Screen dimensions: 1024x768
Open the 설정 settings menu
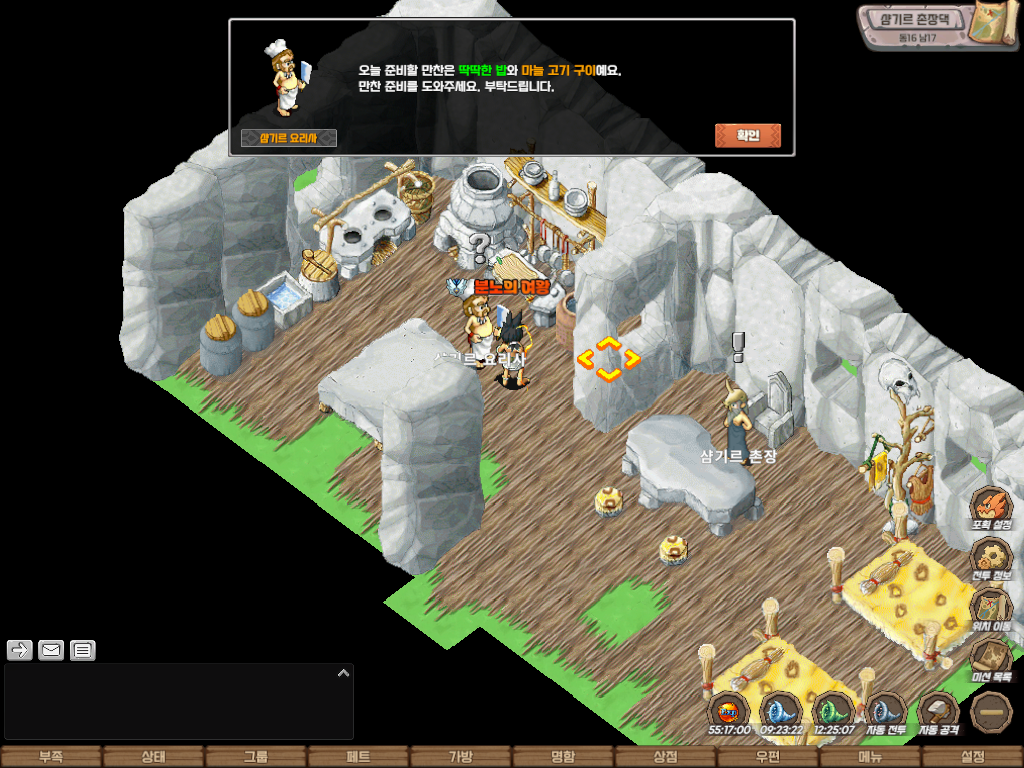[x=972, y=757]
